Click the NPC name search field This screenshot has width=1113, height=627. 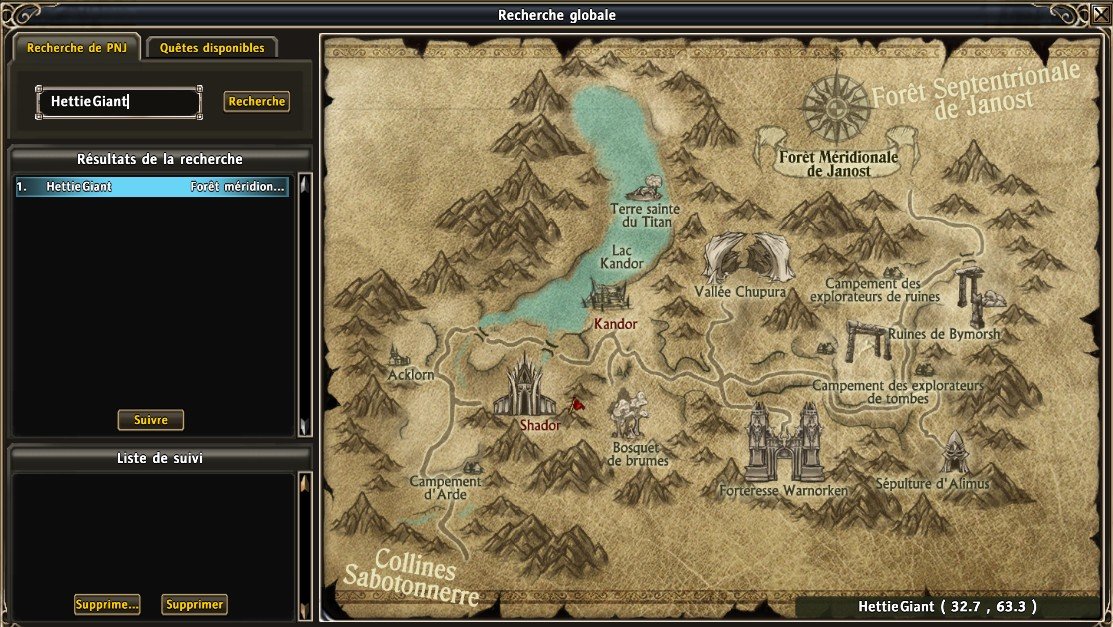coord(119,101)
